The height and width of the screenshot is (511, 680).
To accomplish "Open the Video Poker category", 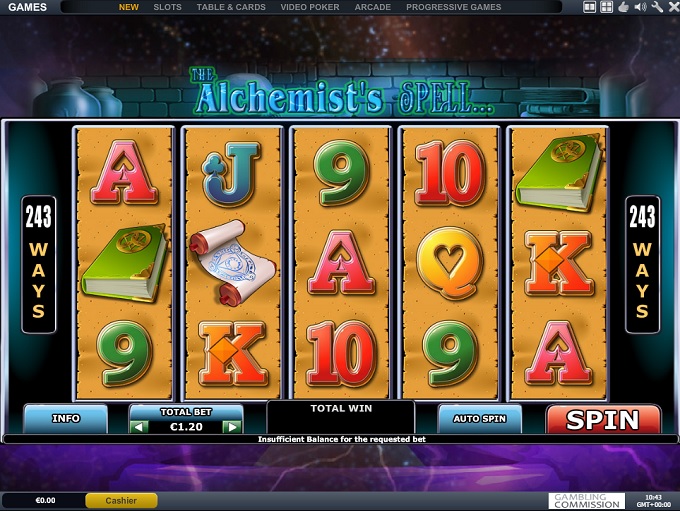I will pyautogui.click(x=309, y=7).
